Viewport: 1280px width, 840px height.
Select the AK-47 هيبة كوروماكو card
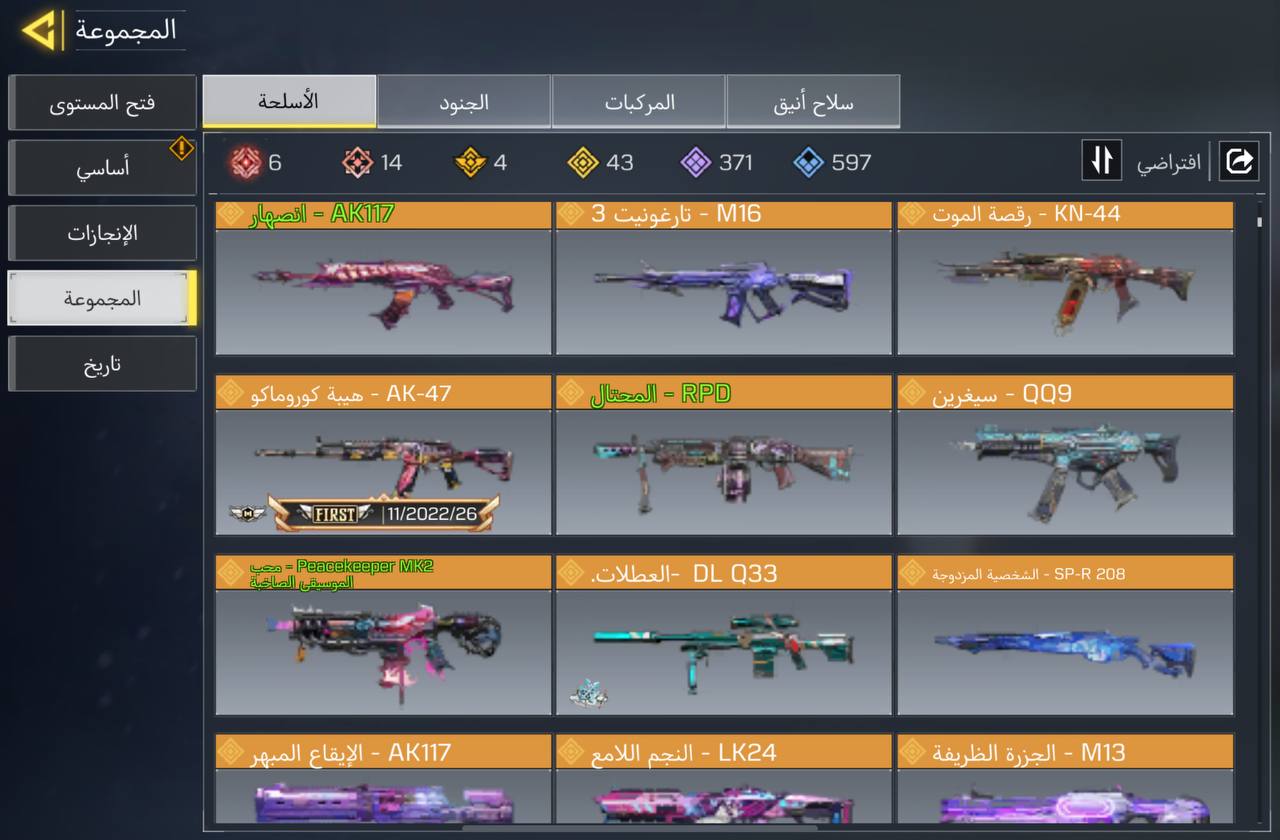click(x=383, y=456)
